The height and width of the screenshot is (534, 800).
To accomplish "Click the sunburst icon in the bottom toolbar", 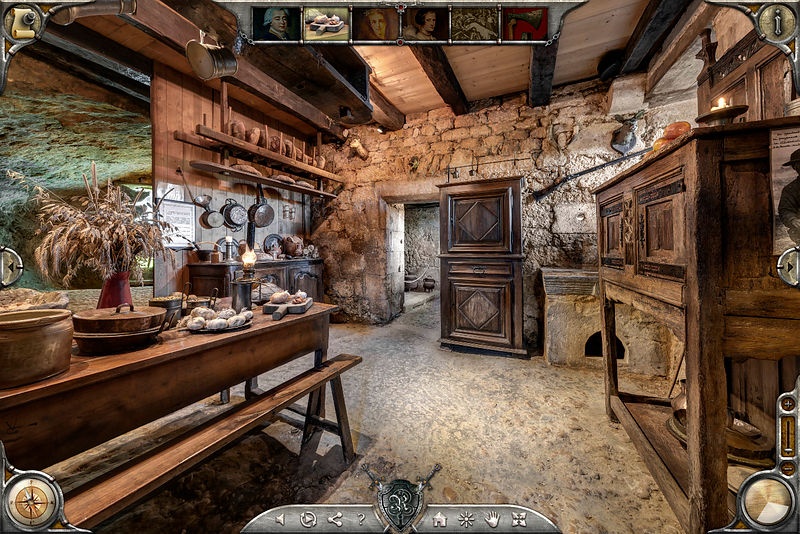I will click(466, 519).
